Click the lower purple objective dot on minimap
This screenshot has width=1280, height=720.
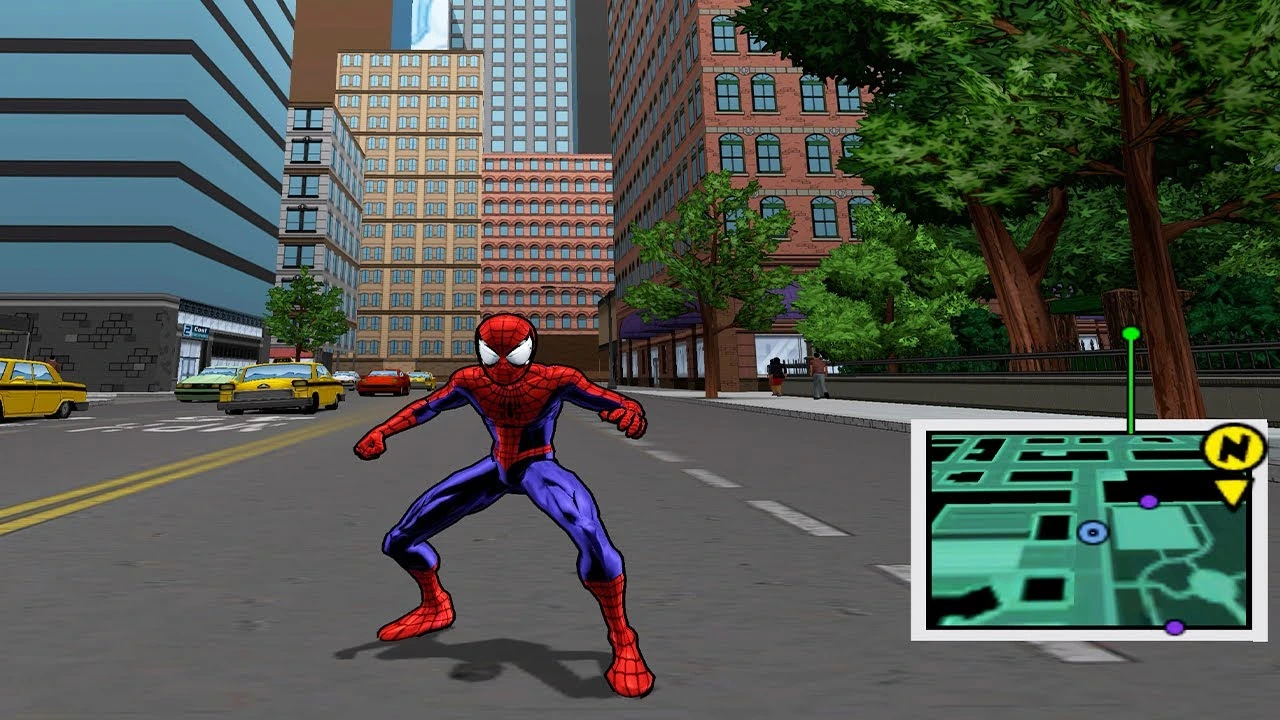1175,628
